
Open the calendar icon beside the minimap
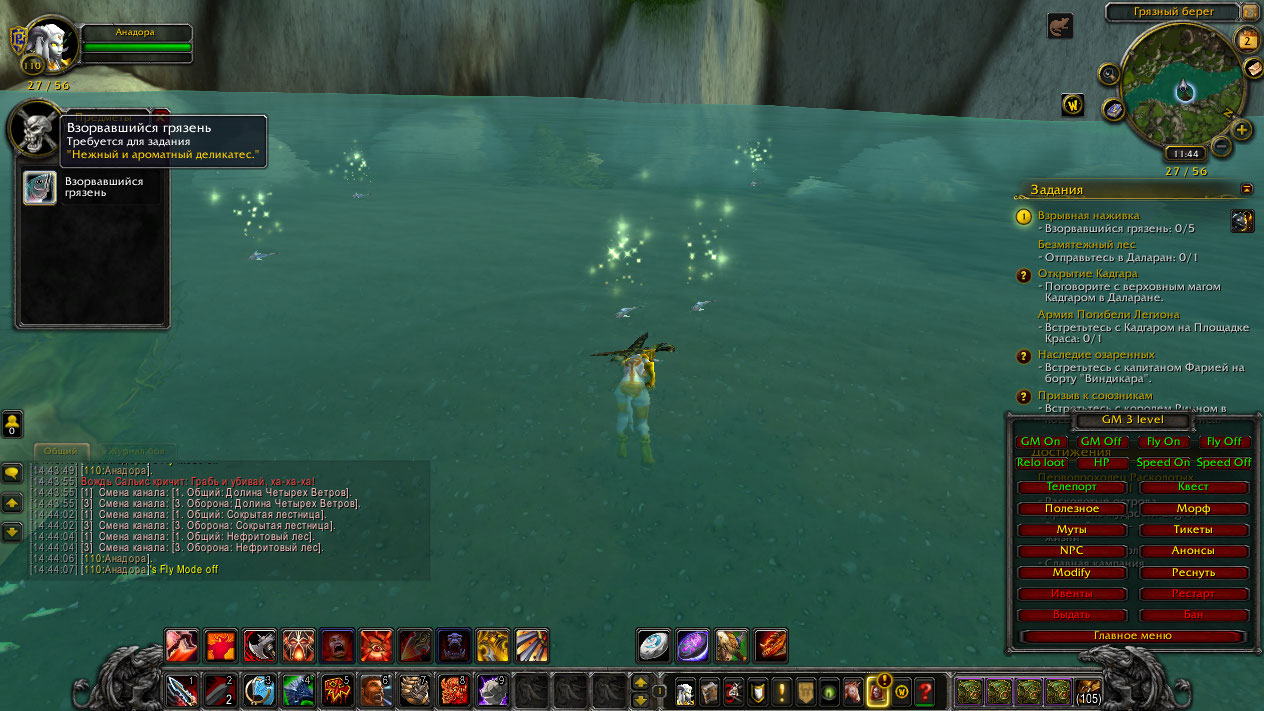click(1247, 40)
